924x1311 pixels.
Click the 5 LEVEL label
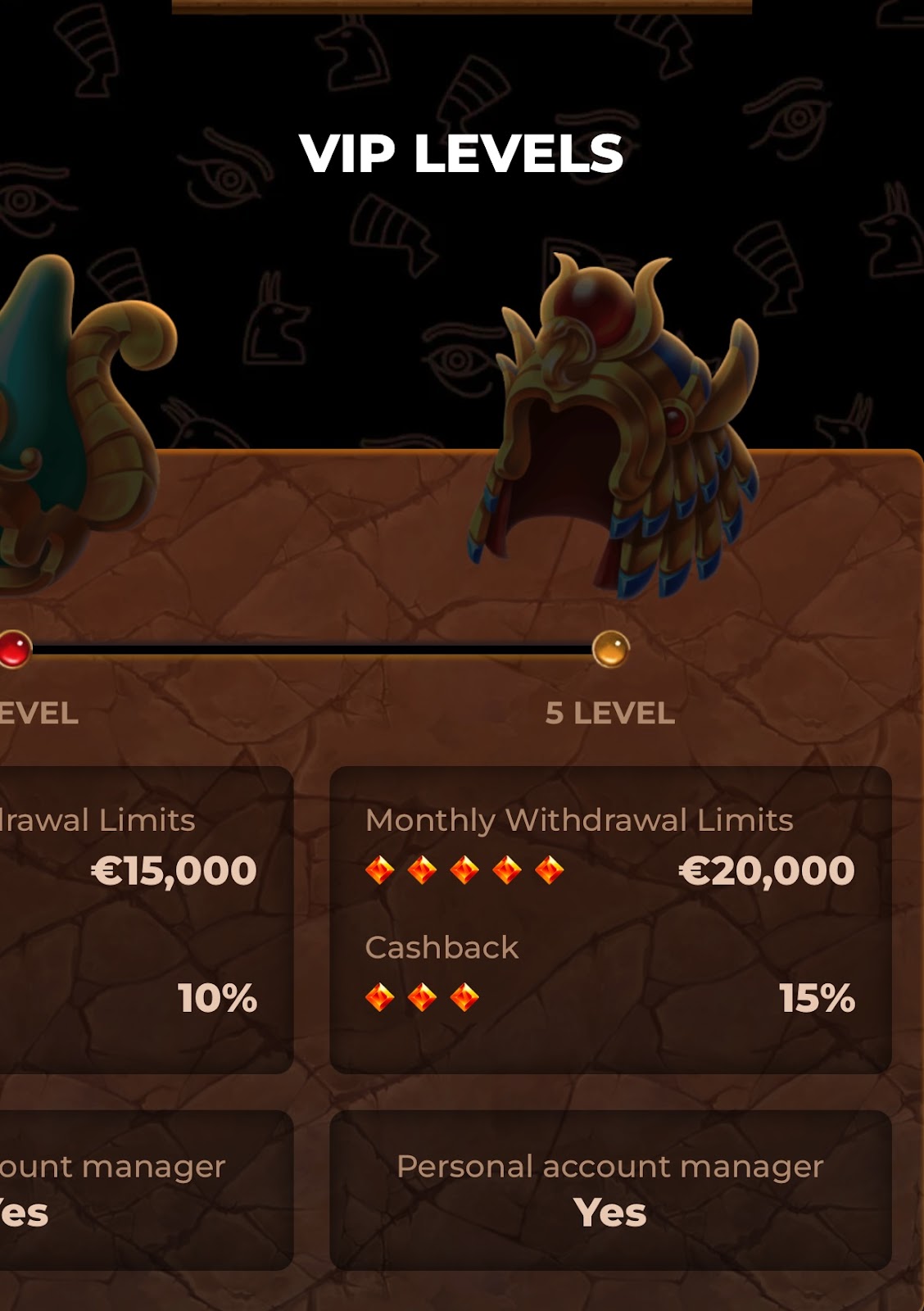[610, 714]
